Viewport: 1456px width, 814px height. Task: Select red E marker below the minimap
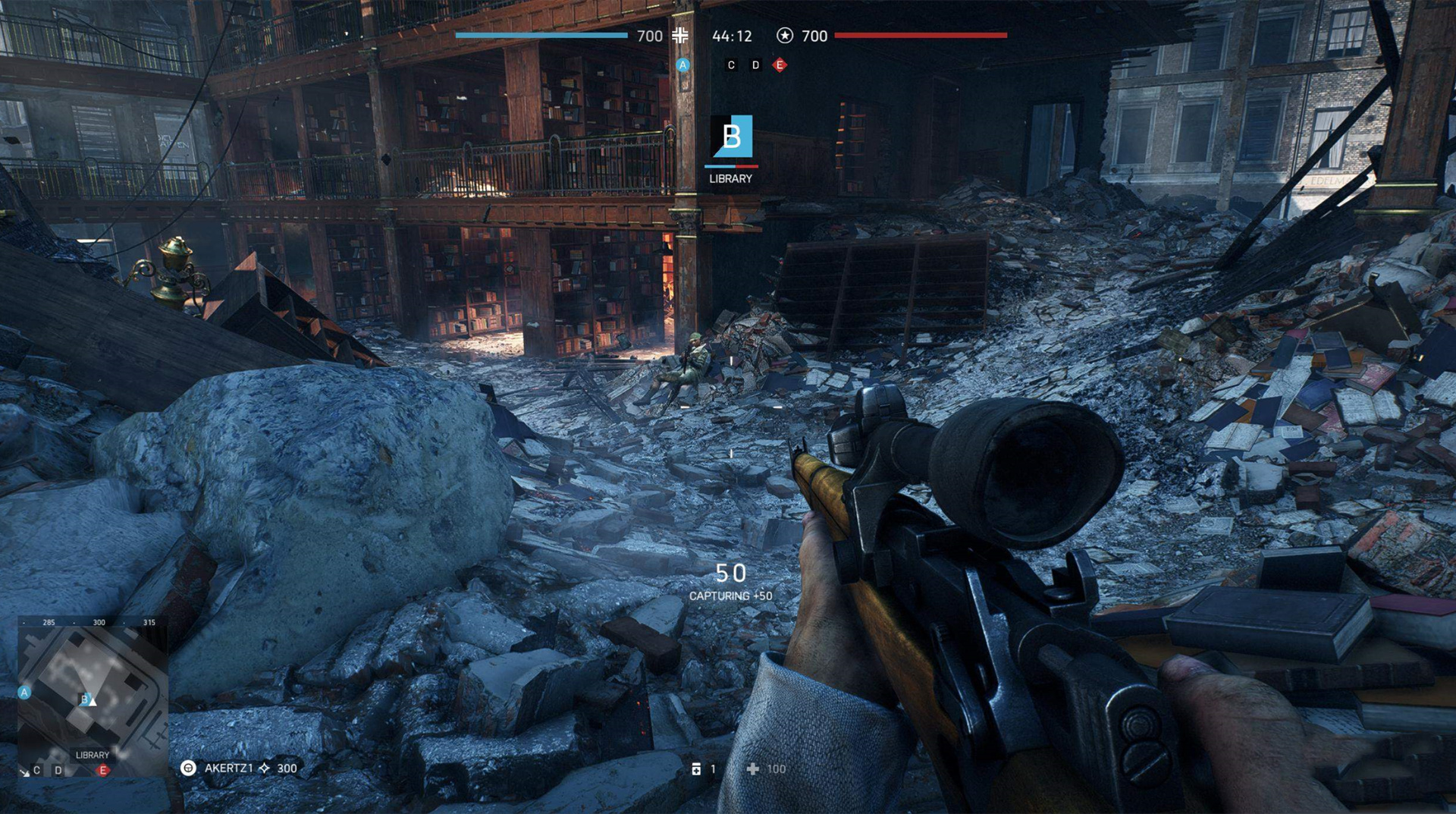(103, 770)
